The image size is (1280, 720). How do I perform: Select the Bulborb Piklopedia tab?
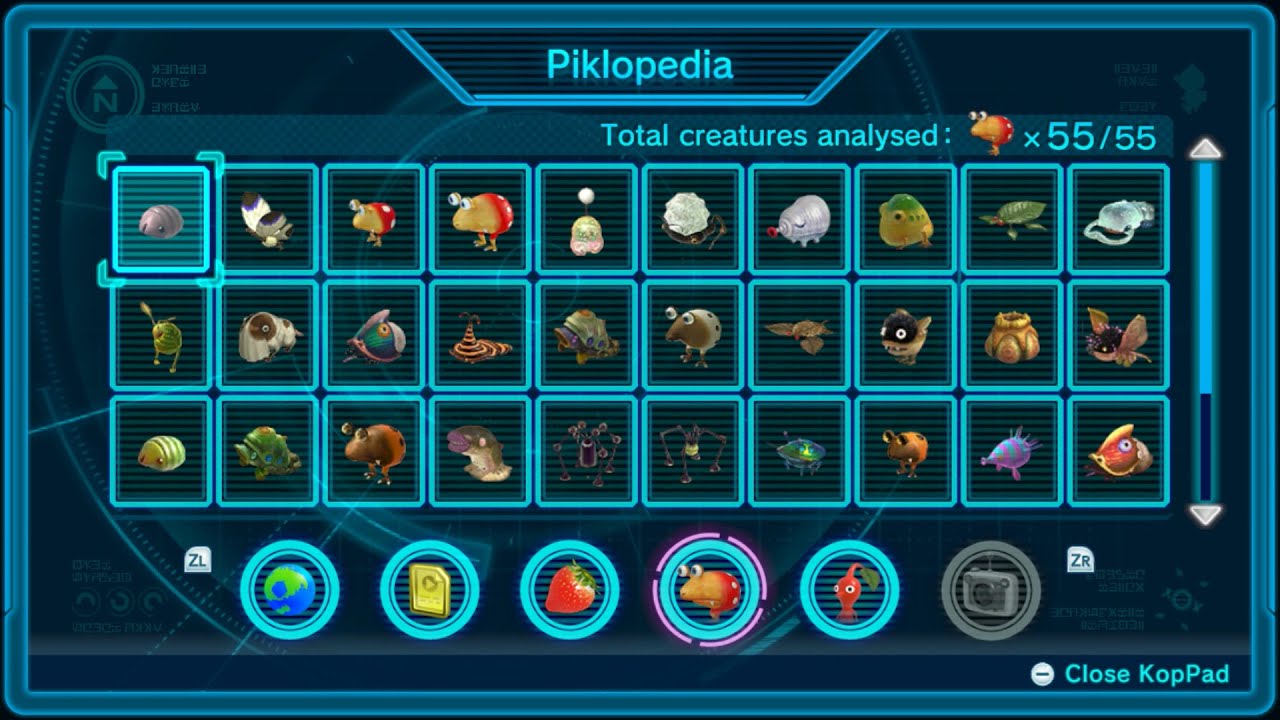[x=710, y=590]
